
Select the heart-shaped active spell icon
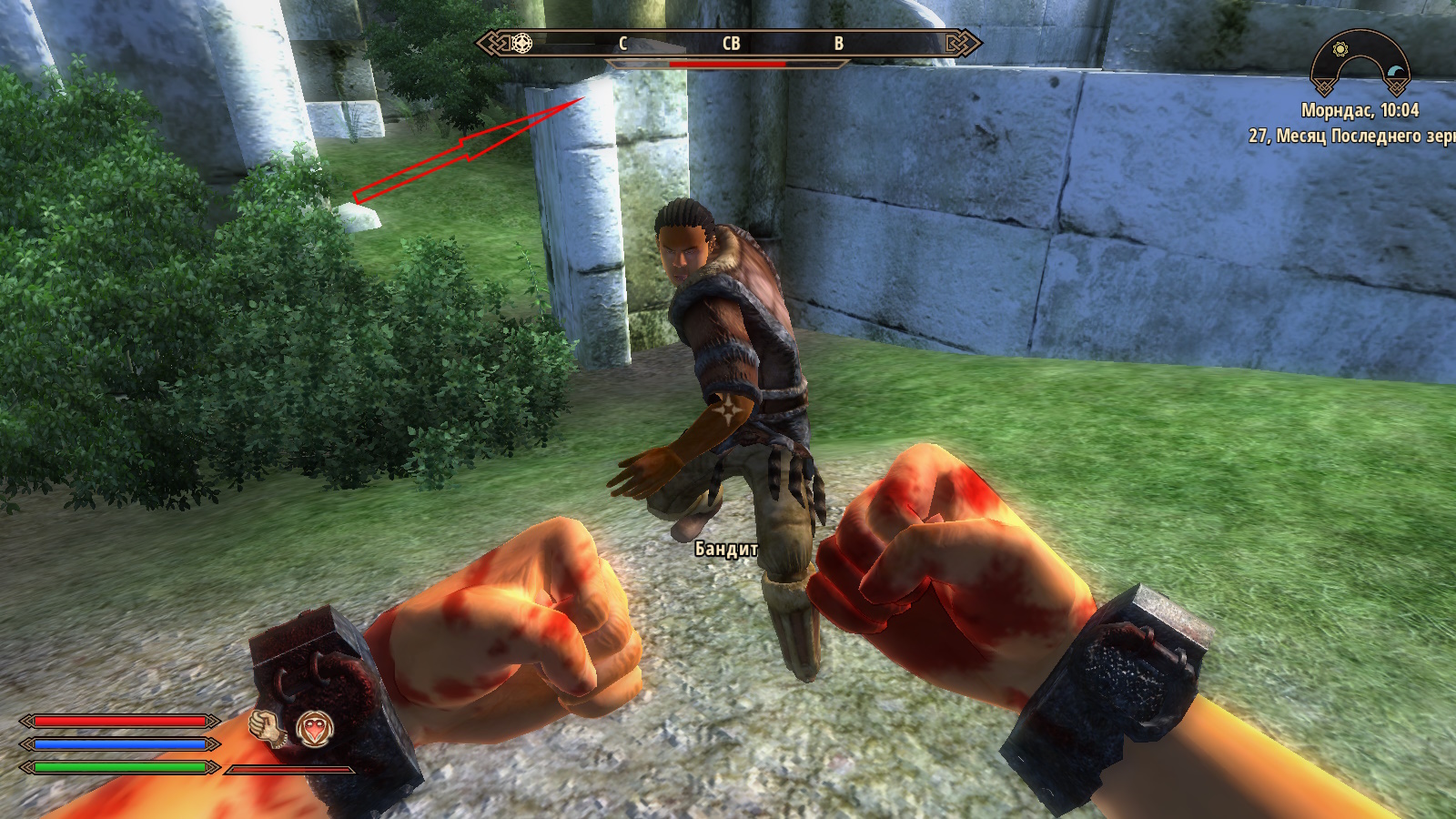point(314,728)
